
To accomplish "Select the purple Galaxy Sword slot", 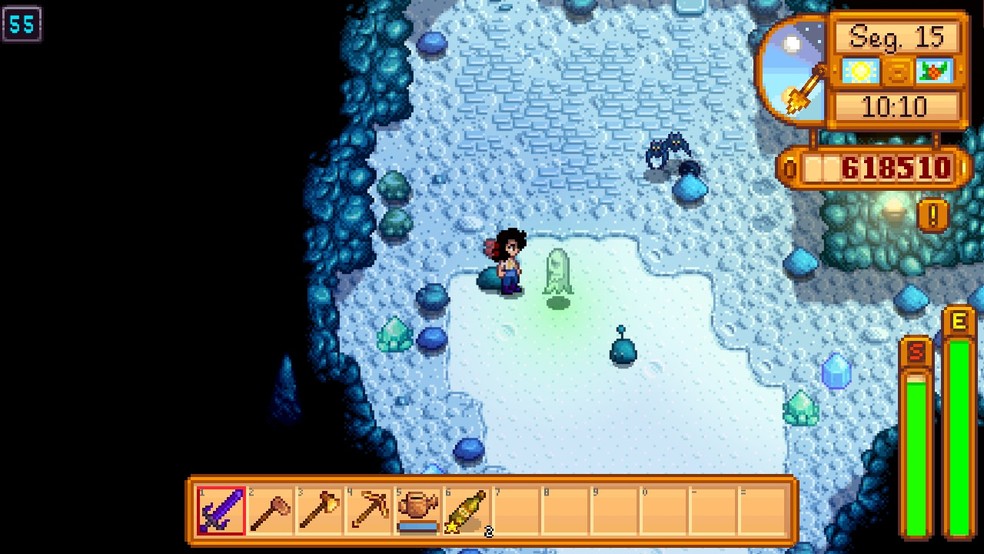I will click(221, 511).
